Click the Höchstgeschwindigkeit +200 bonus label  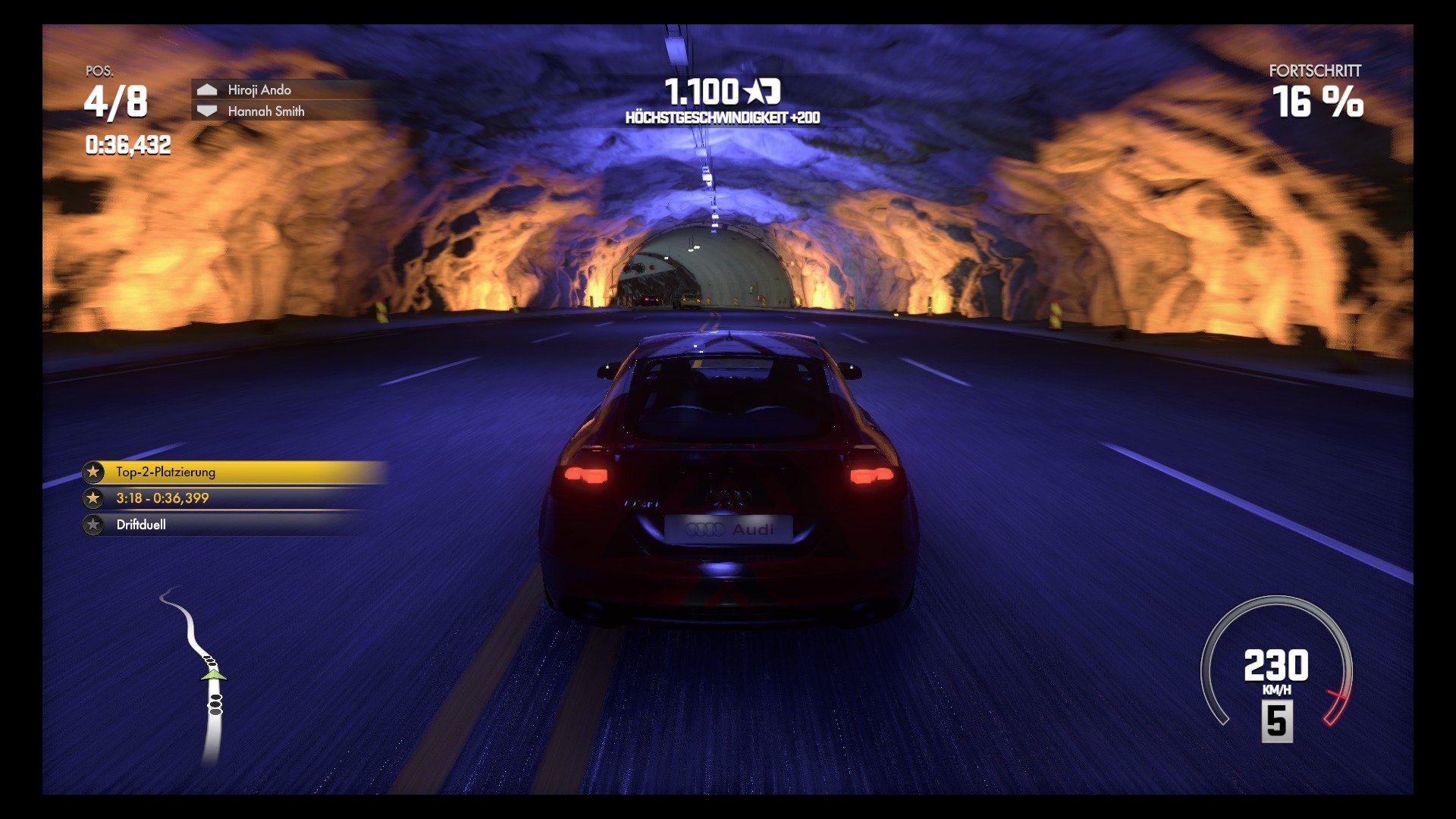tap(725, 115)
